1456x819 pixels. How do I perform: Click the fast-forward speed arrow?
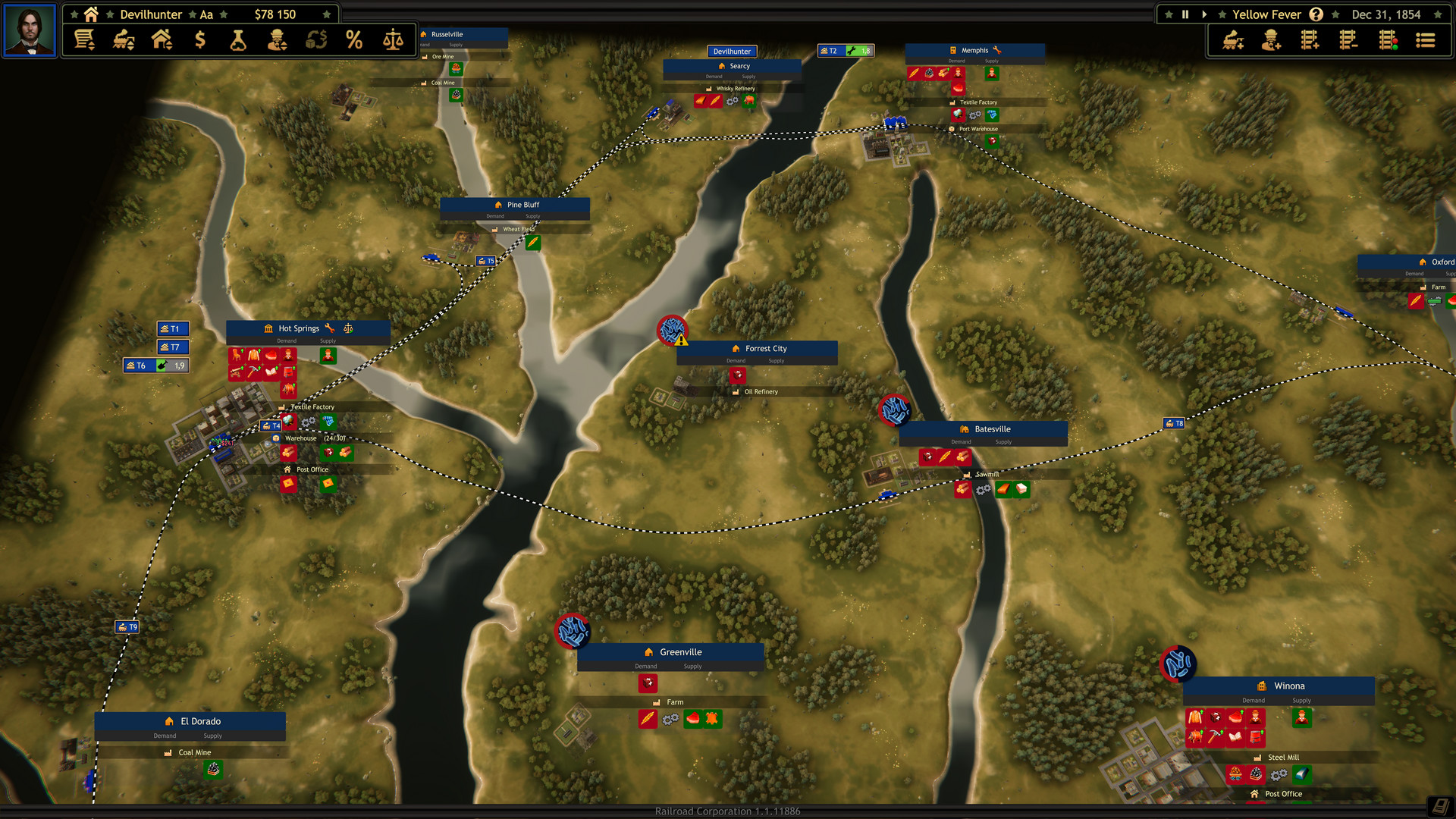click(1204, 14)
